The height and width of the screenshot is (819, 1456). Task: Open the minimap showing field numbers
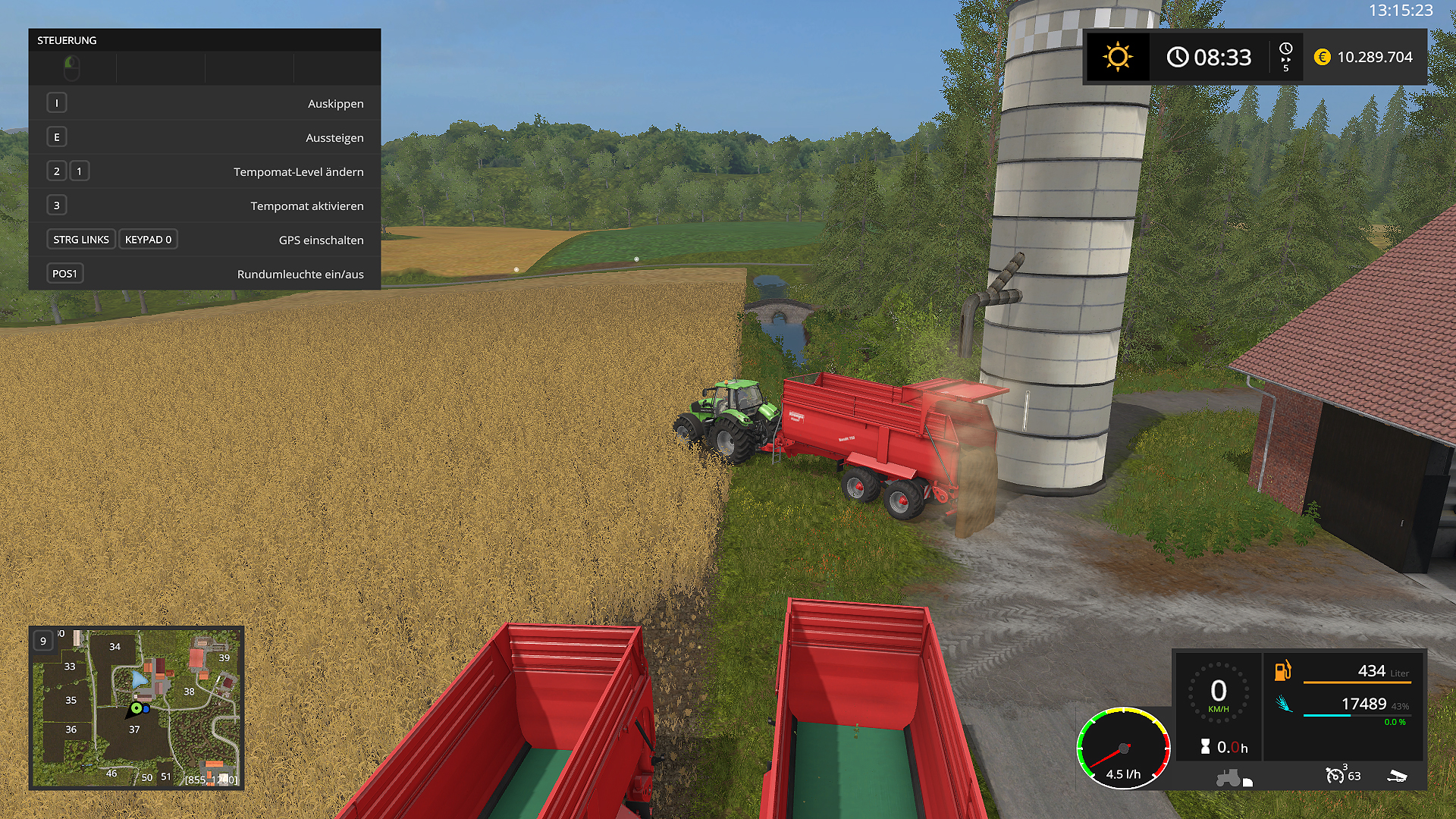click(x=136, y=708)
